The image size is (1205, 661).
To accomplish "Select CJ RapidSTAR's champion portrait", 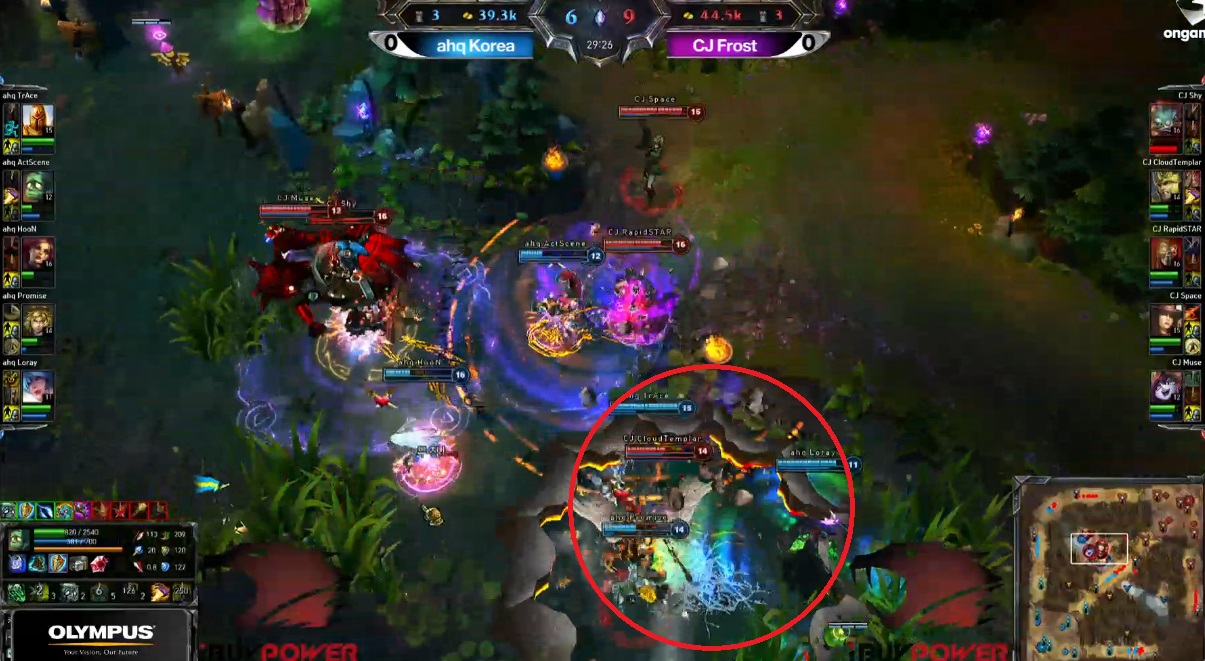I will tap(1166, 254).
